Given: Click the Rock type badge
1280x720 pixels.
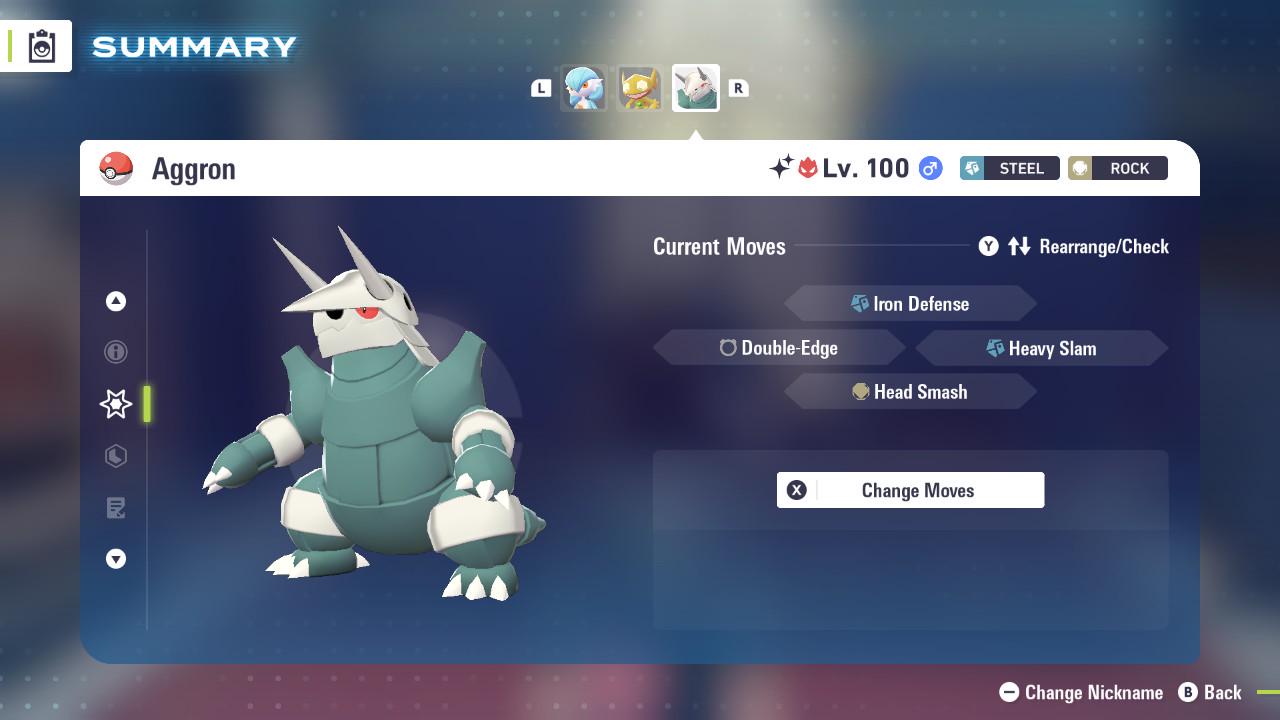Looking at the screenshot, I should click(1117, 168).
